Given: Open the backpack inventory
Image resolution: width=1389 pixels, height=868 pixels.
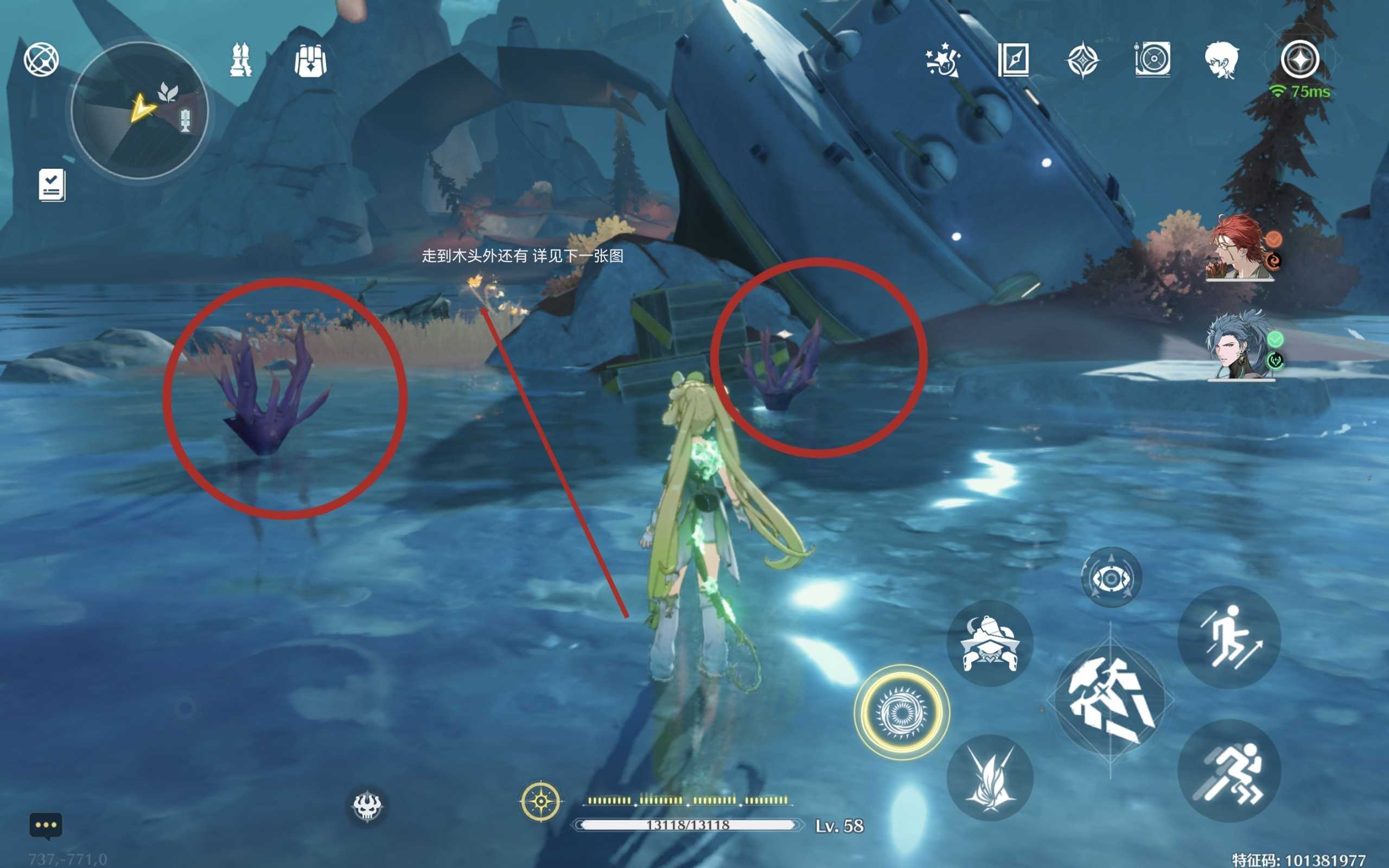Looking at the screenshot, I should coord(310,60).
